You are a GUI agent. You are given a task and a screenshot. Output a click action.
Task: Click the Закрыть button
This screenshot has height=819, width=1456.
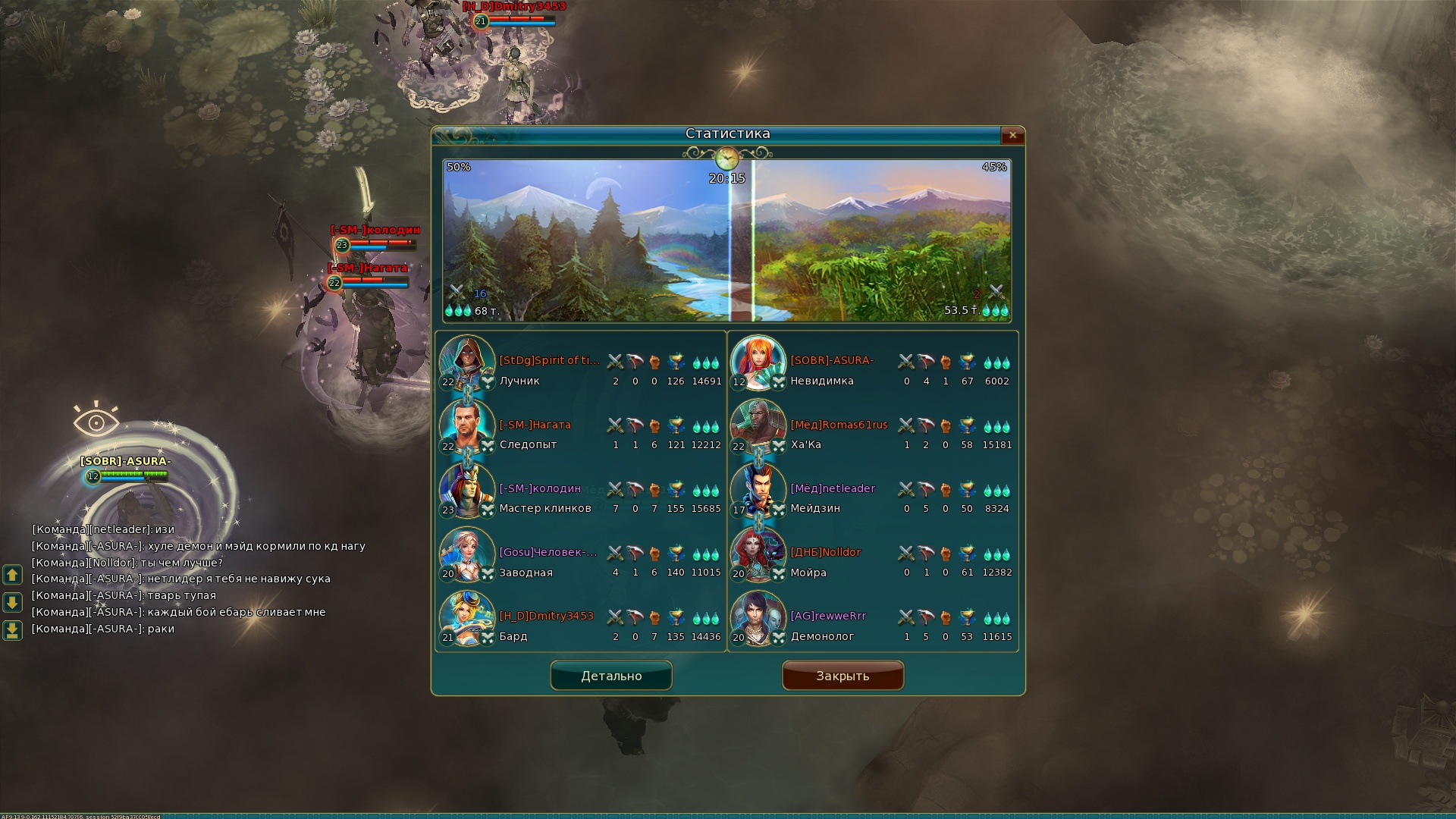pyautogui.click(x=843, y=676)
